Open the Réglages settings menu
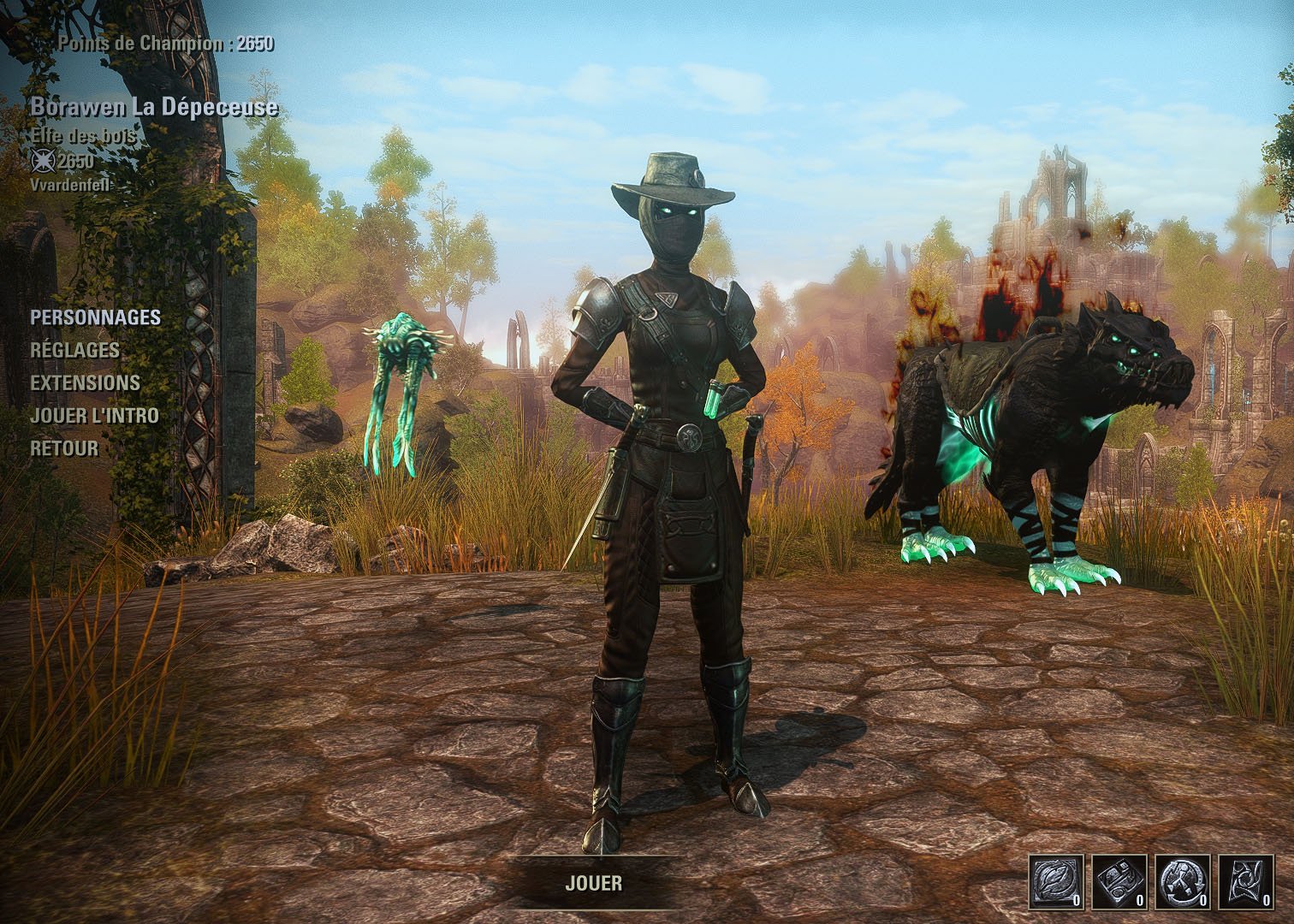The image size is (1294, 924). click(x=74, y=350)
